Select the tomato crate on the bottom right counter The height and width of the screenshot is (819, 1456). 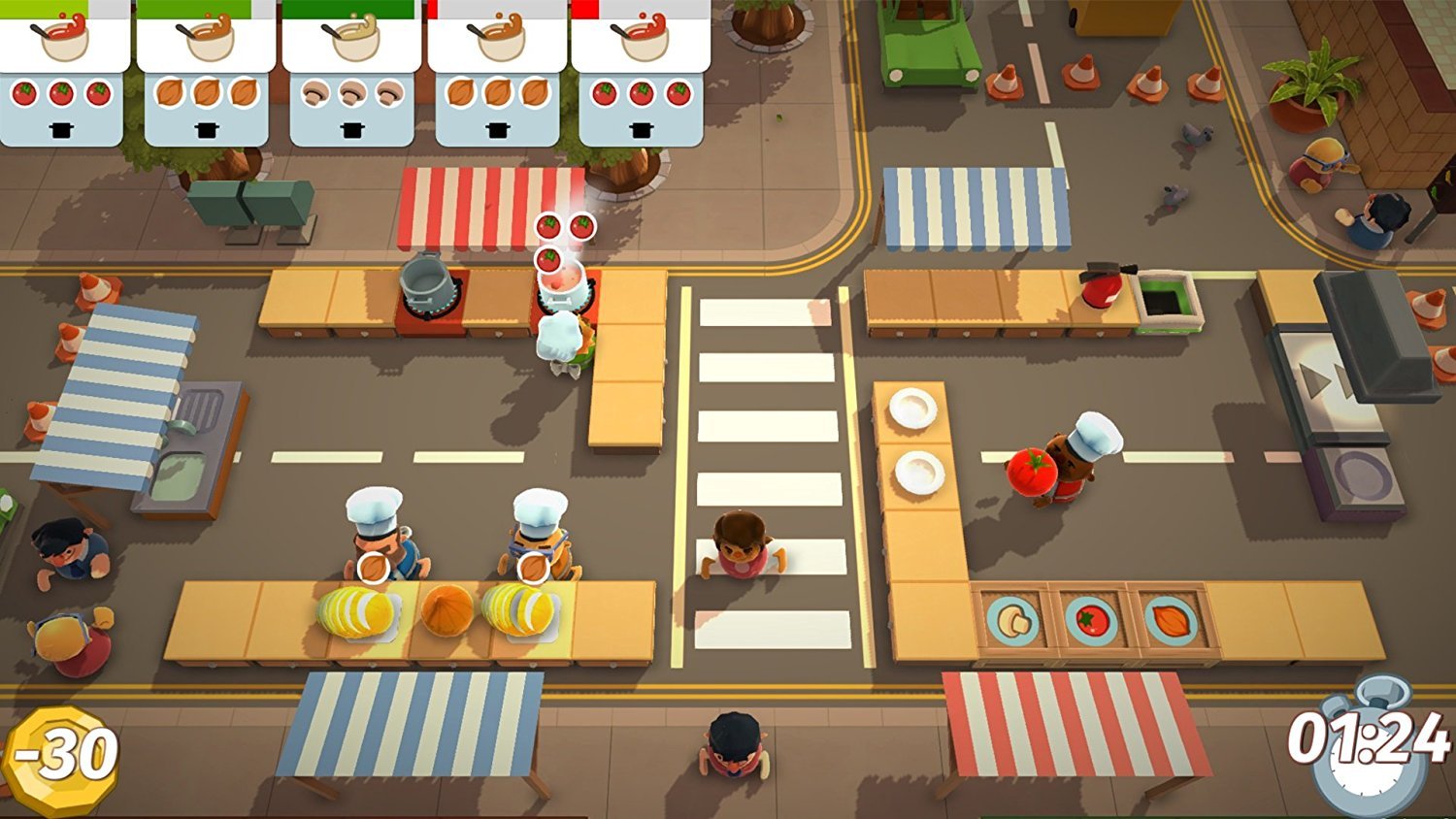pyautogui.click(x=1092, y=623)
